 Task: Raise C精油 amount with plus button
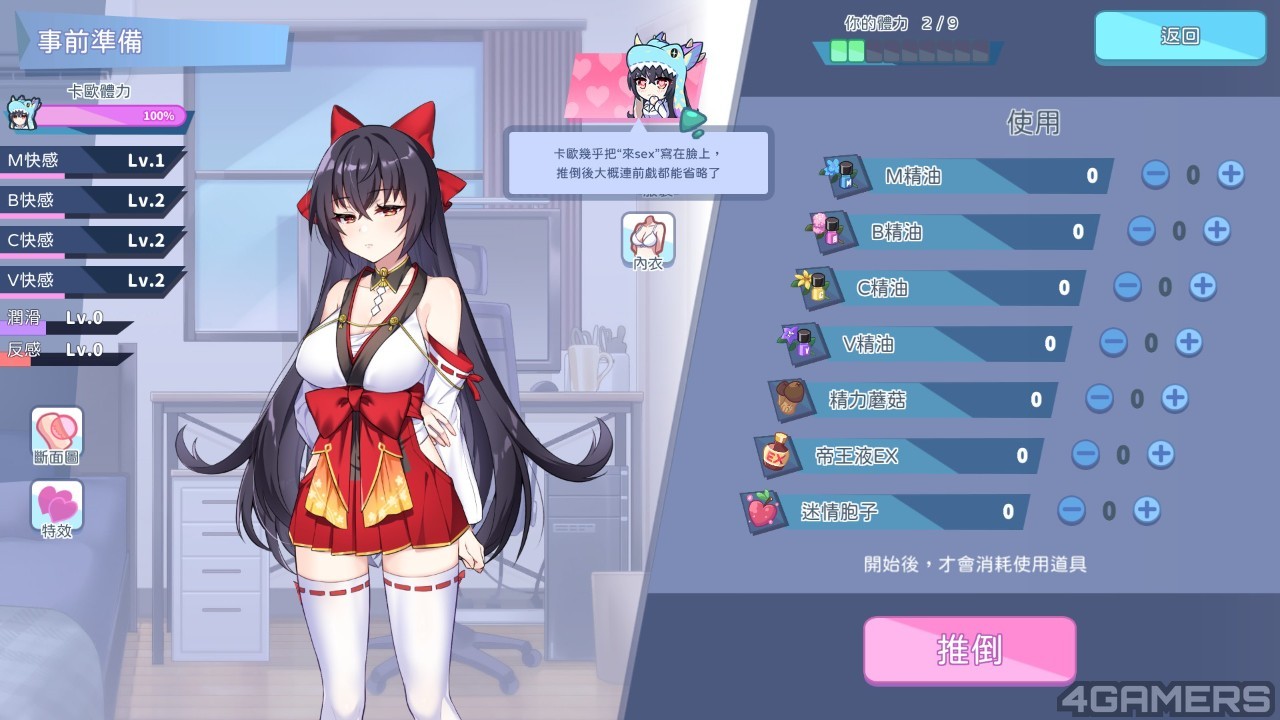pyautogui.click(x=1202, y=287)
